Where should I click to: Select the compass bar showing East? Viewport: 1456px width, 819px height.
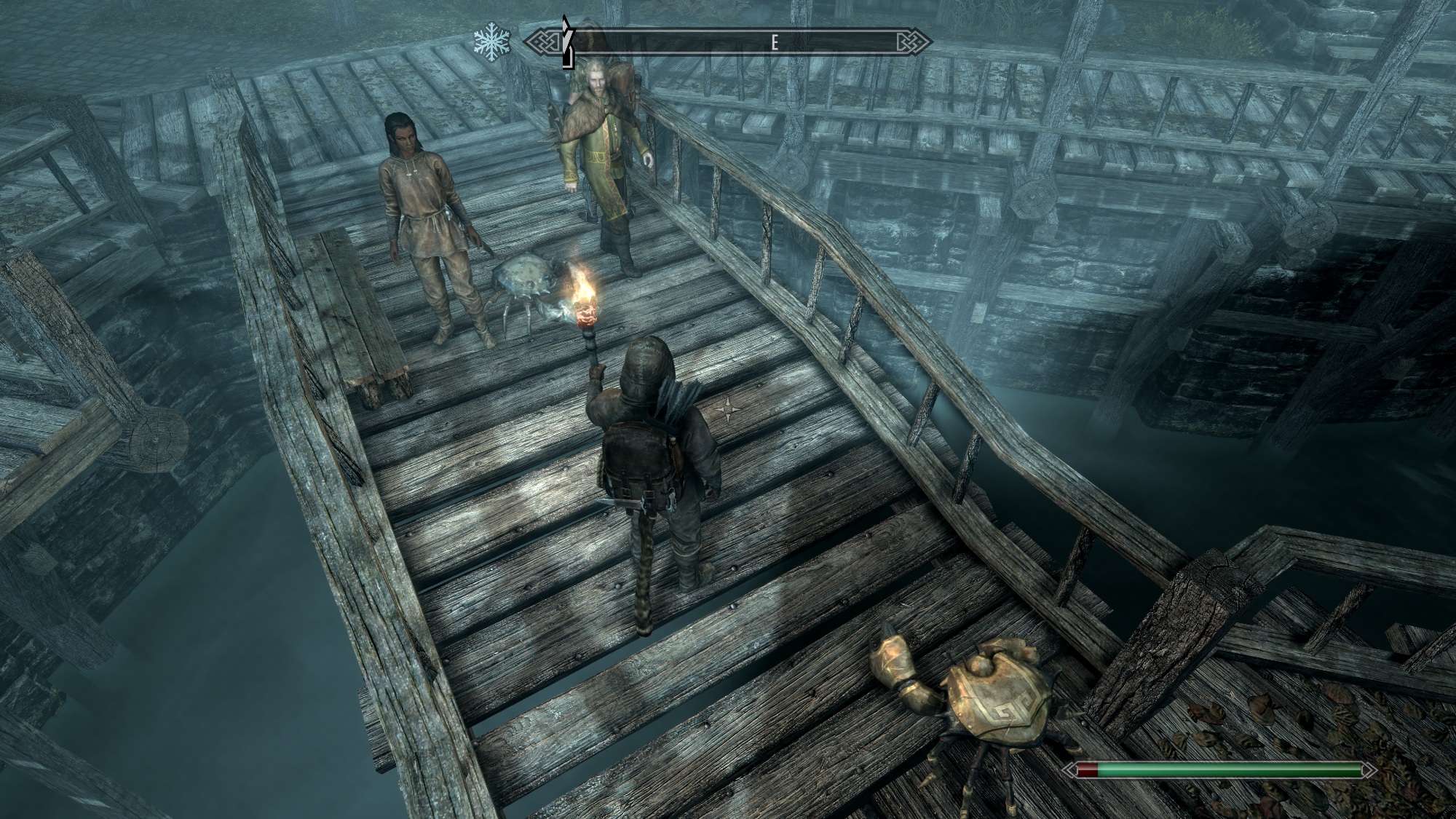(x=728, y=42)
